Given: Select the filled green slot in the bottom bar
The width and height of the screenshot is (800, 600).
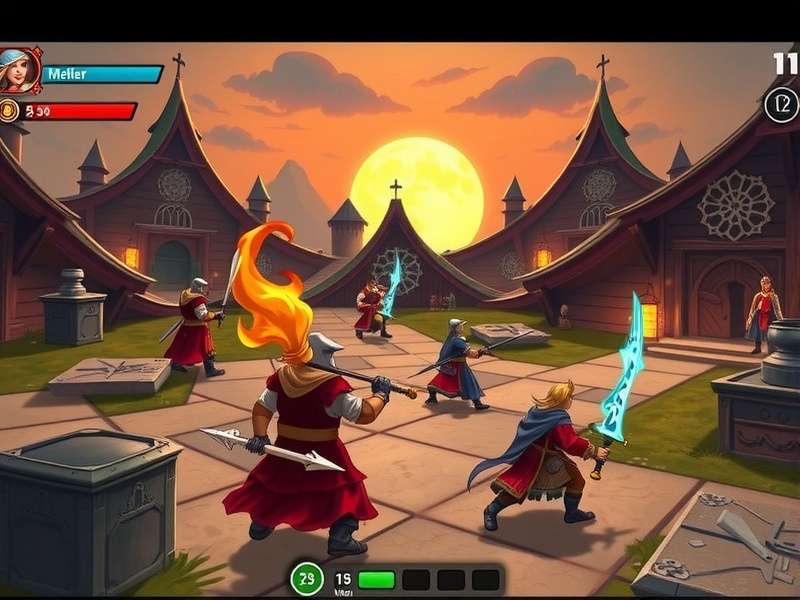Looking at the screenshot, I should click(x=377, y=579).
